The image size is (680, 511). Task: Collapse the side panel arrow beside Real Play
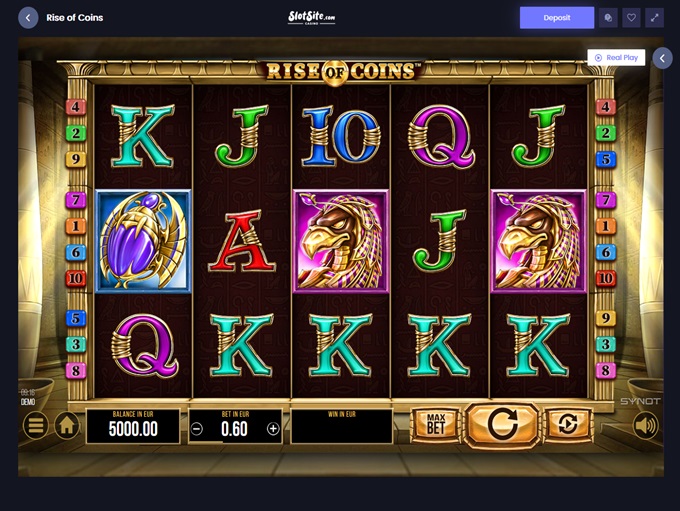click(x=662, y=58)
